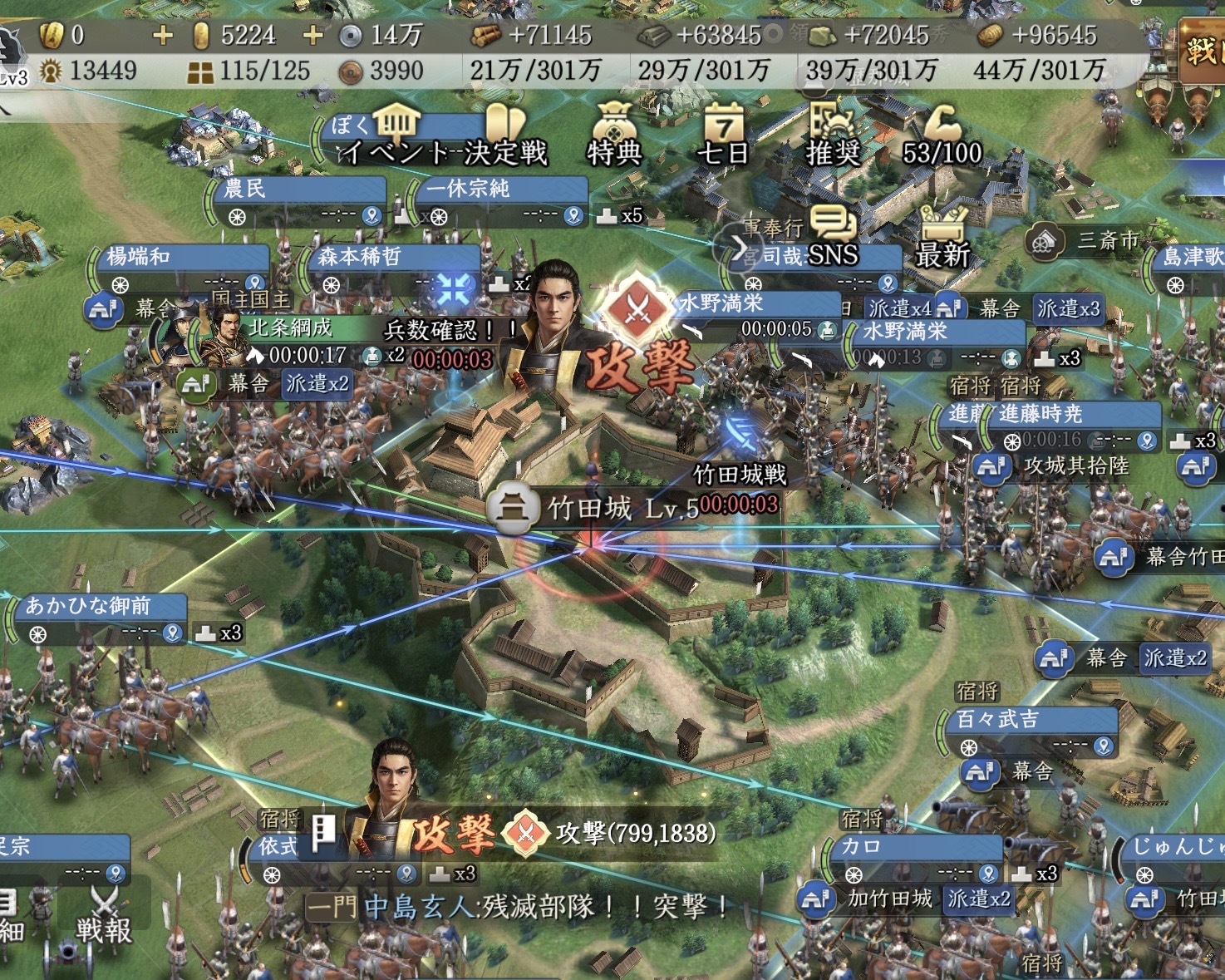
Task: Click the plus button beside the 0 gold
Action: click(163, 35)
